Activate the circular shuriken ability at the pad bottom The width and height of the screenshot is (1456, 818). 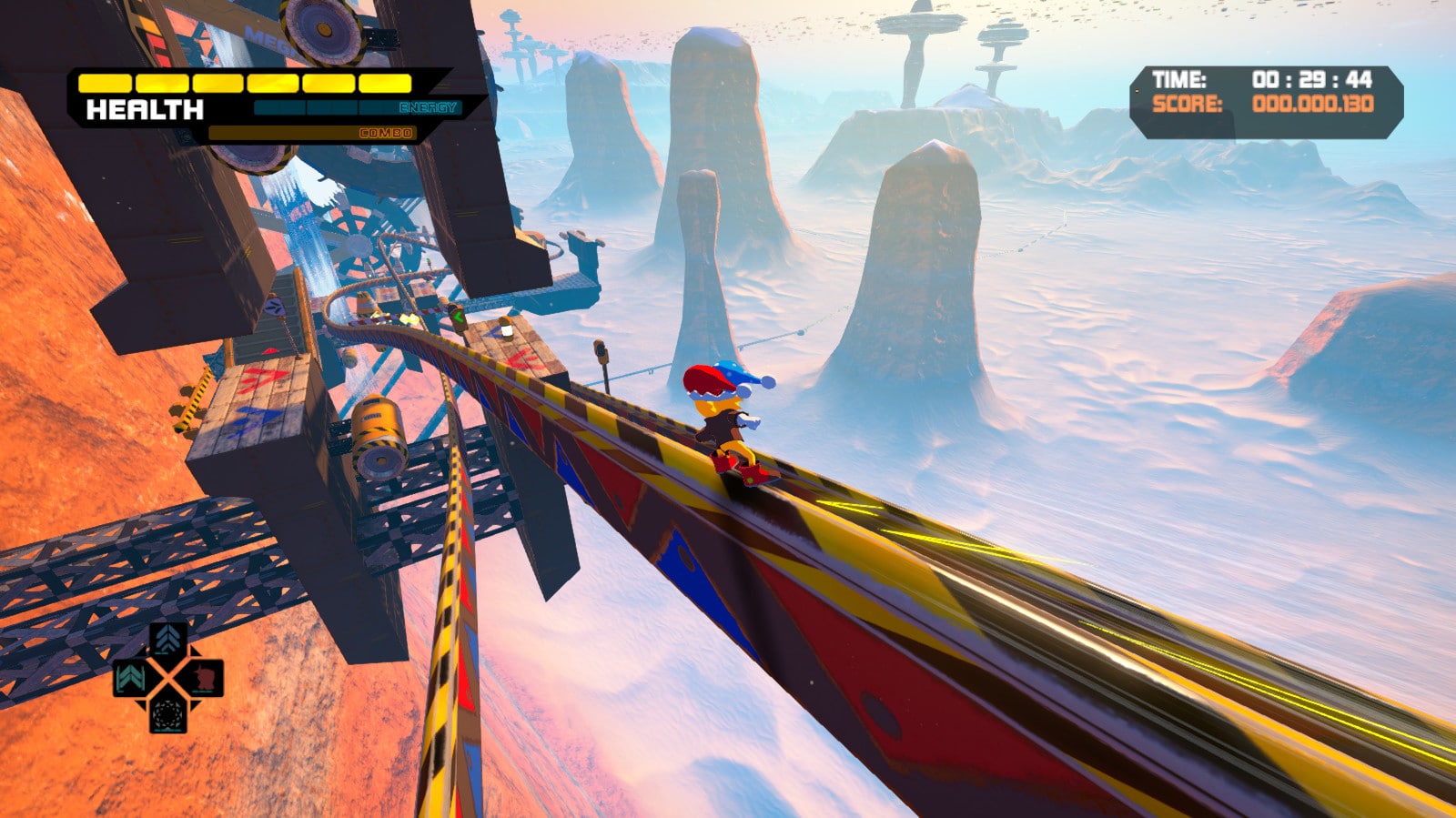click(x=167, y=716)
